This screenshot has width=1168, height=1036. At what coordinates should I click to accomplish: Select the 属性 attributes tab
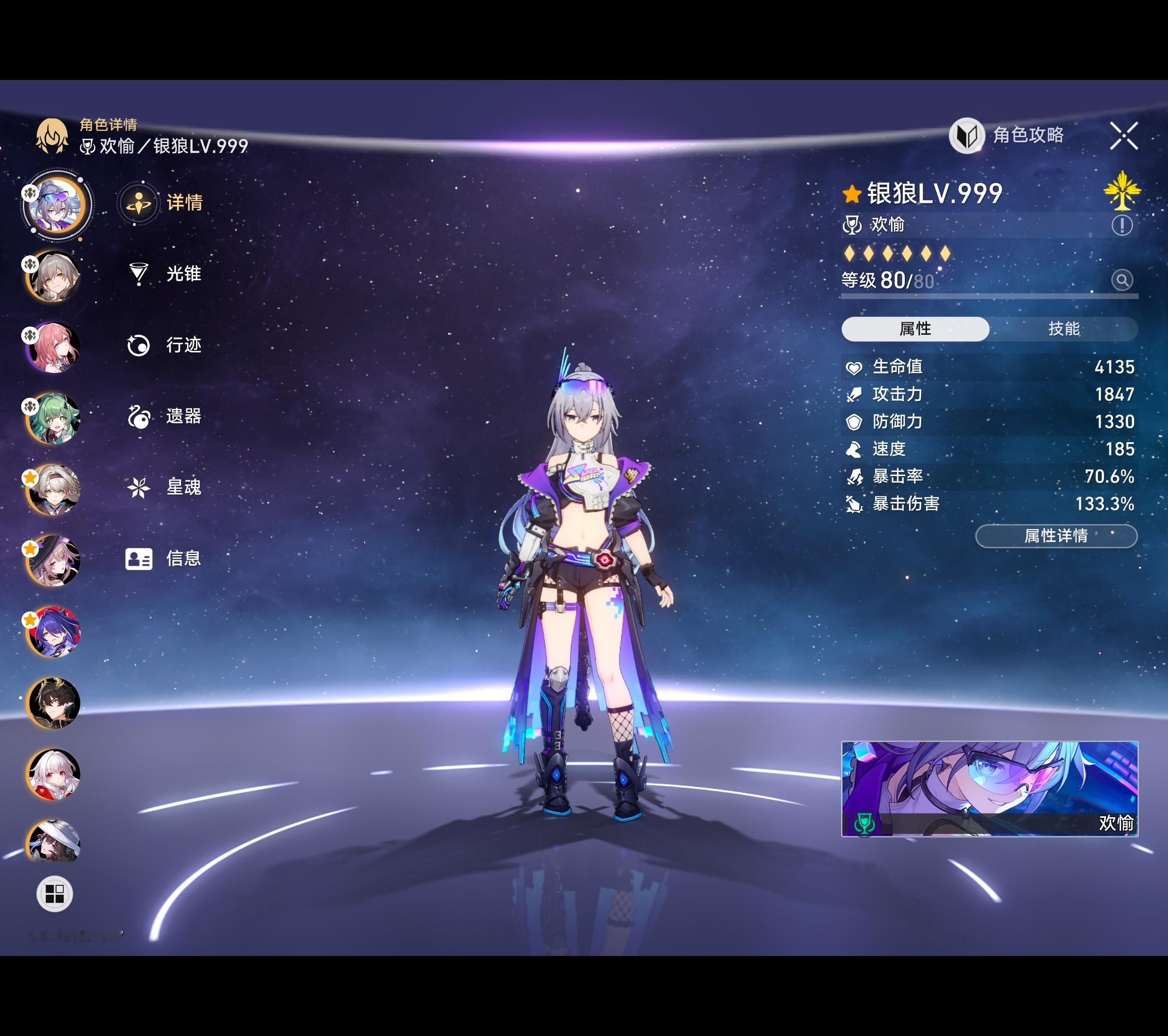pyautogui.click(x=915, y=329)
